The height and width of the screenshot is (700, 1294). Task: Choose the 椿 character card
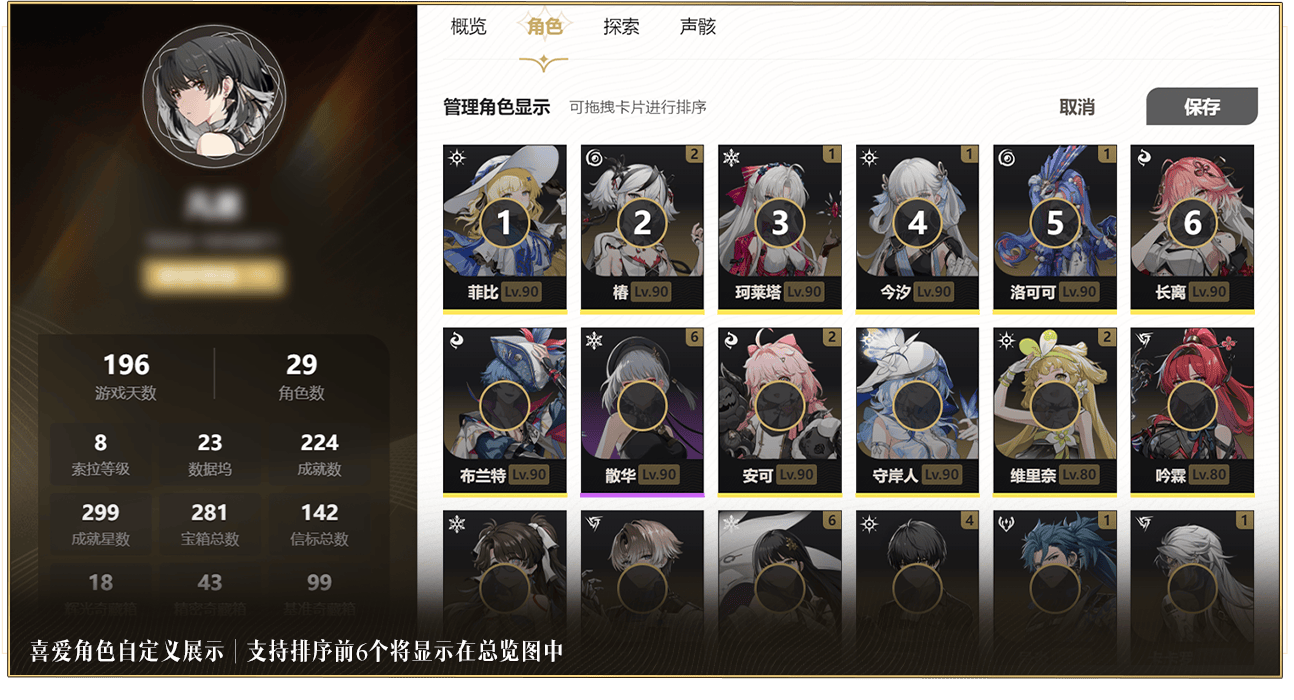pos(642,227)
